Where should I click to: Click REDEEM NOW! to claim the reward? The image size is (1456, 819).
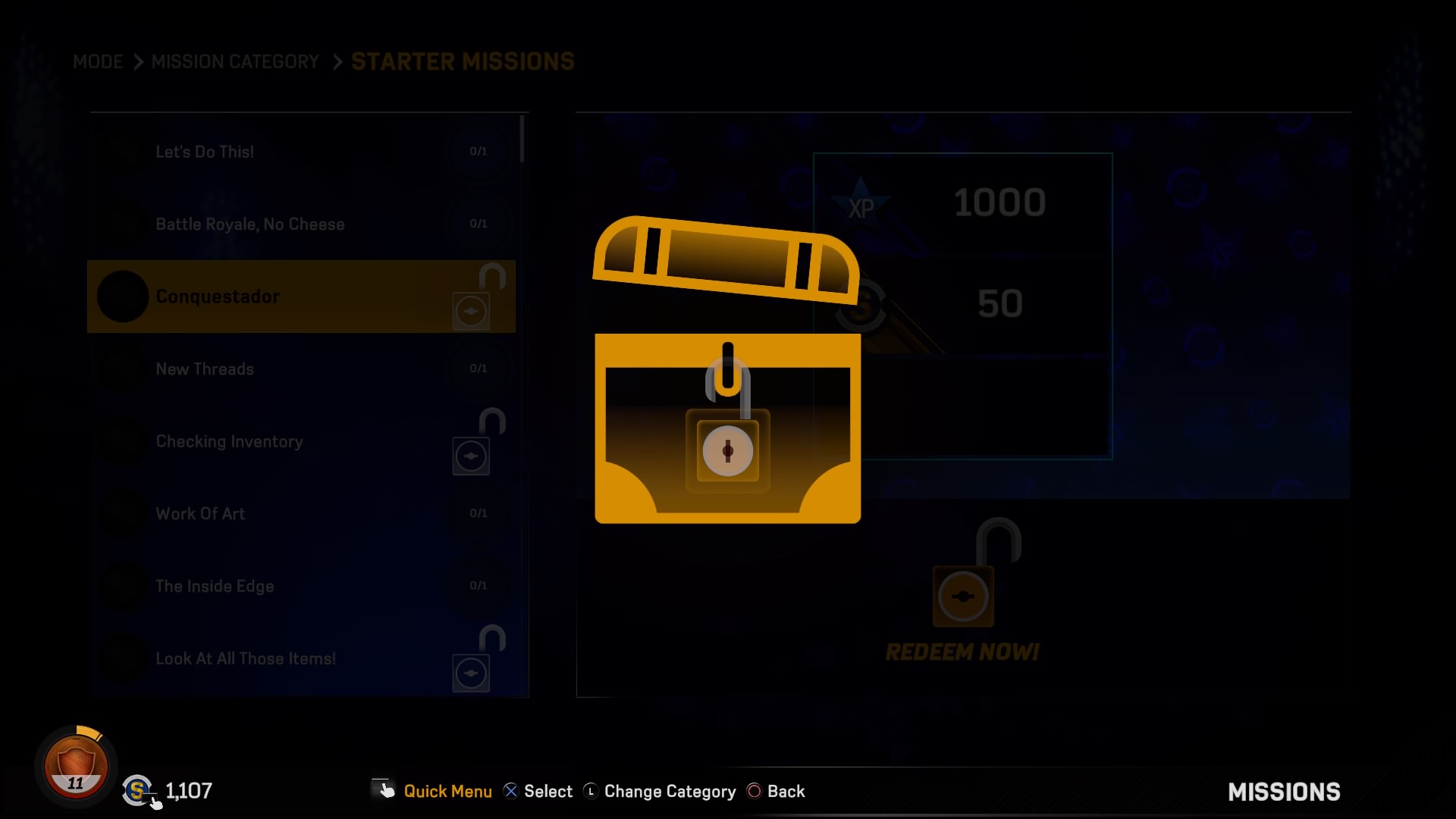click(962, 651)
